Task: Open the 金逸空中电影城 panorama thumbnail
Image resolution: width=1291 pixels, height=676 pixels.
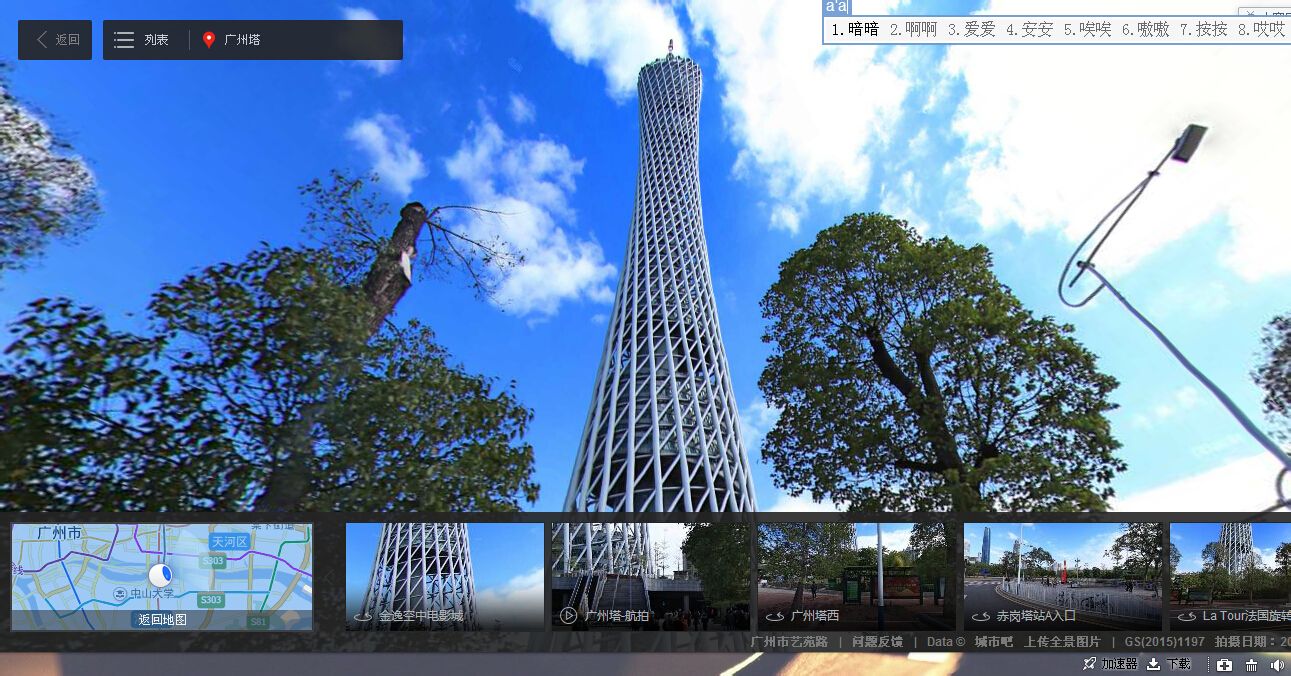Action: point(444,576)
